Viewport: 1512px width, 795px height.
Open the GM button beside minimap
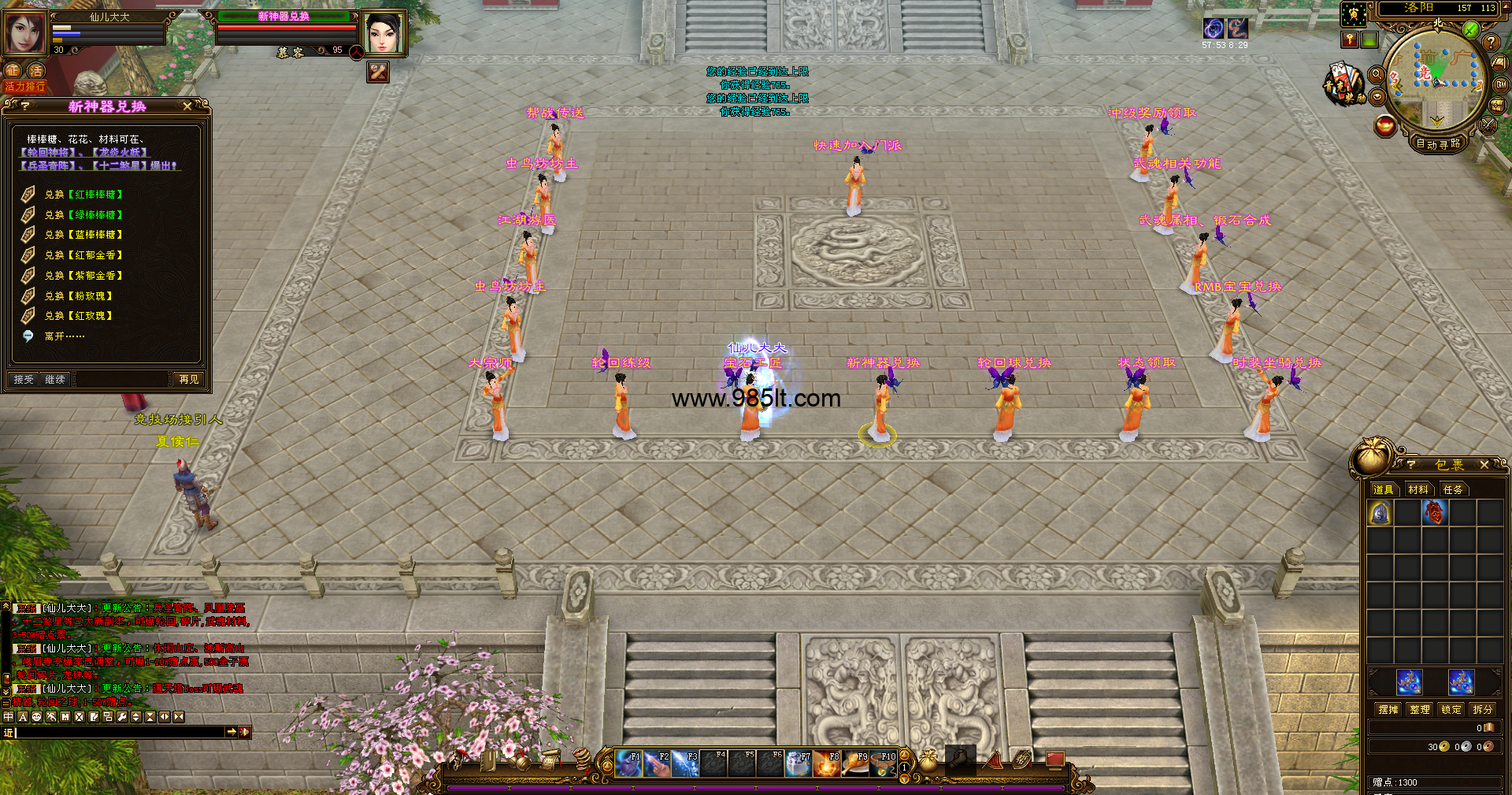click(1501, 85)
